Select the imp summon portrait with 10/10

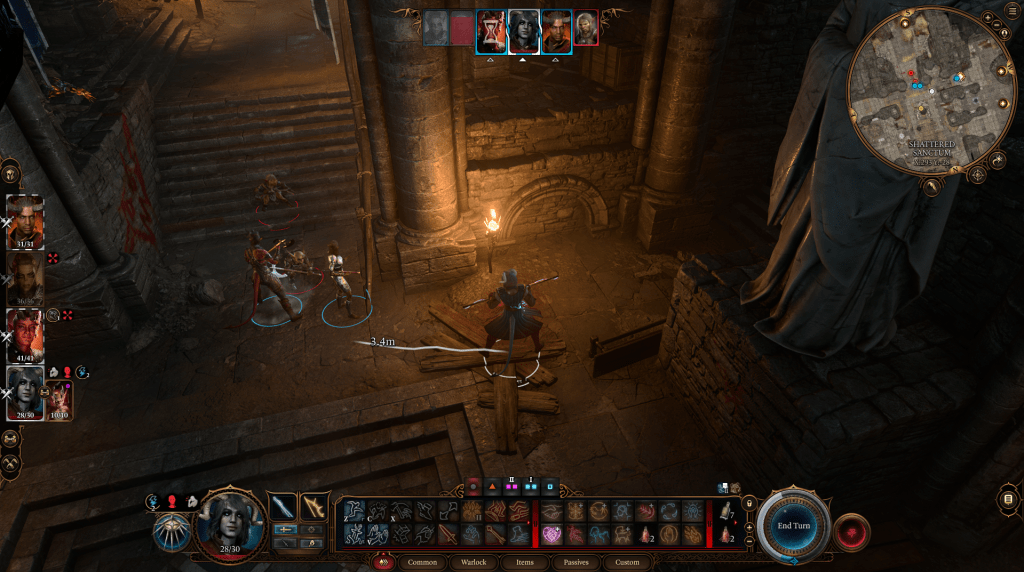coord(59,400)
